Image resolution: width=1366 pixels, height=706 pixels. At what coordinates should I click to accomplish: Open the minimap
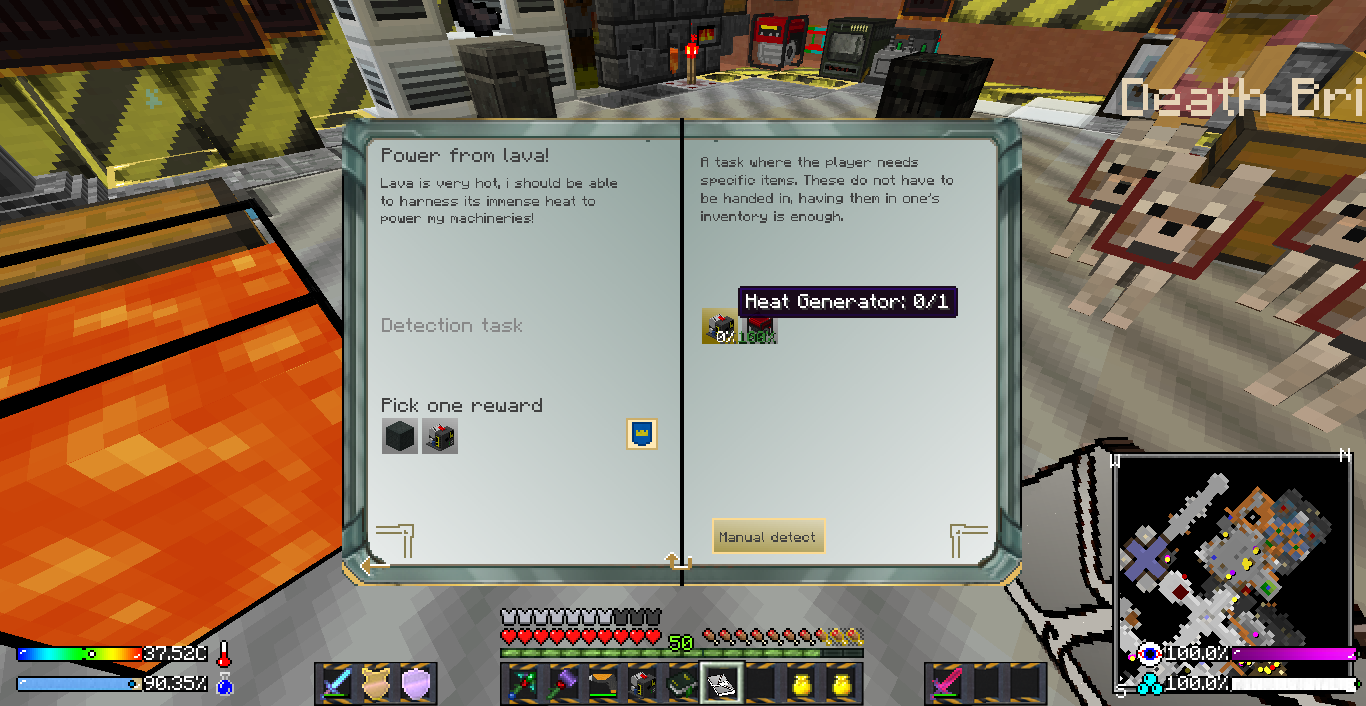(1234, 572)
